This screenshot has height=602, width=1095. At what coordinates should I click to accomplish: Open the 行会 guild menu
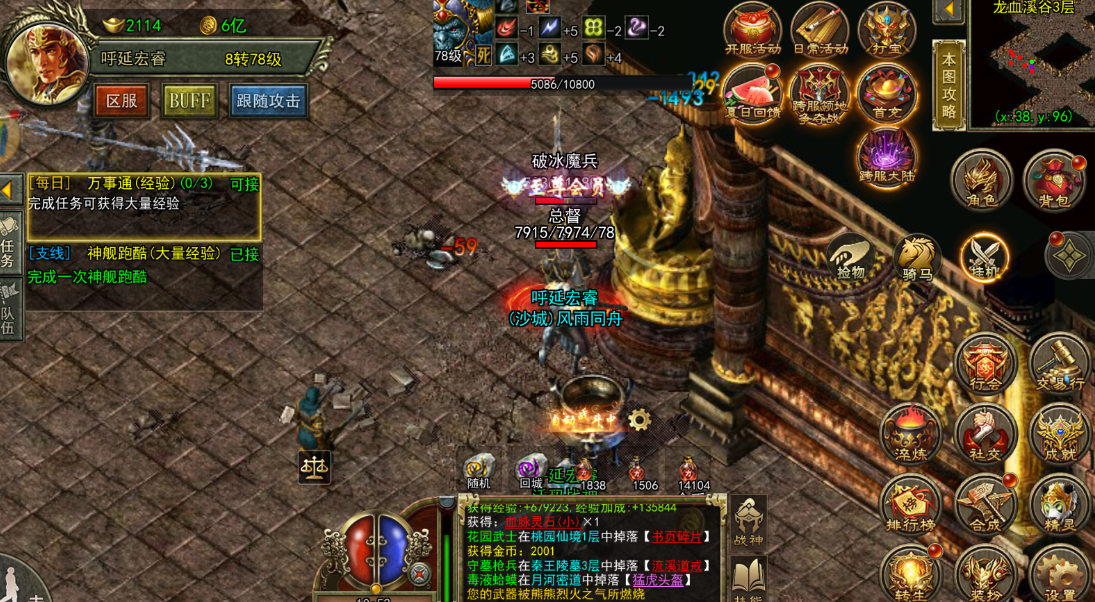tap(985, 364)
